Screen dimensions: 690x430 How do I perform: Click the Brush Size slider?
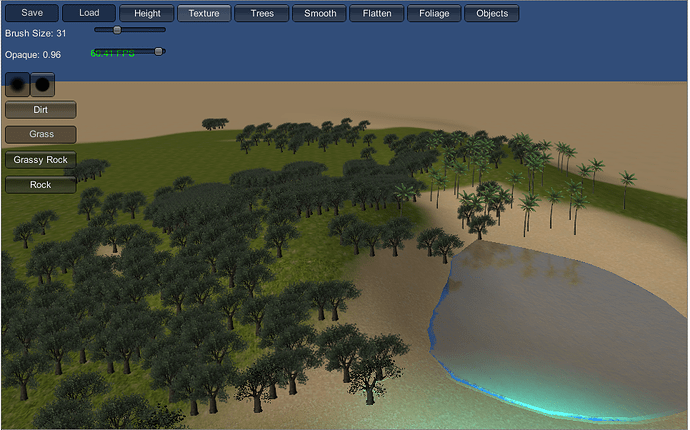(x=129, y=30)
